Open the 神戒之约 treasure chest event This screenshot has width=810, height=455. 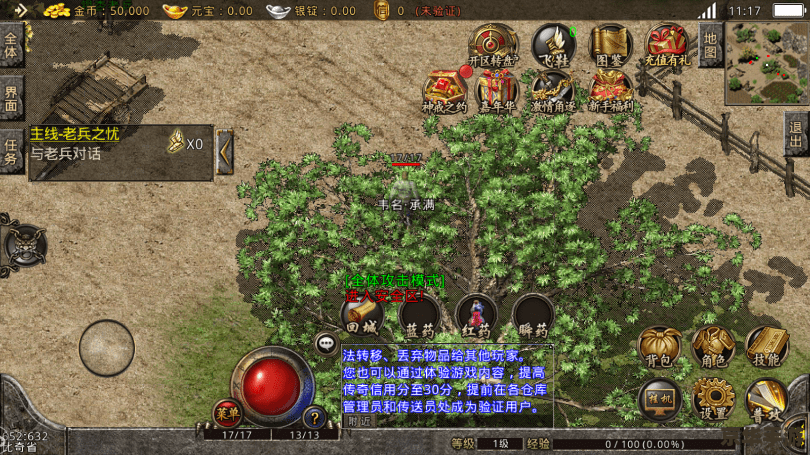[x=444, y=92]
